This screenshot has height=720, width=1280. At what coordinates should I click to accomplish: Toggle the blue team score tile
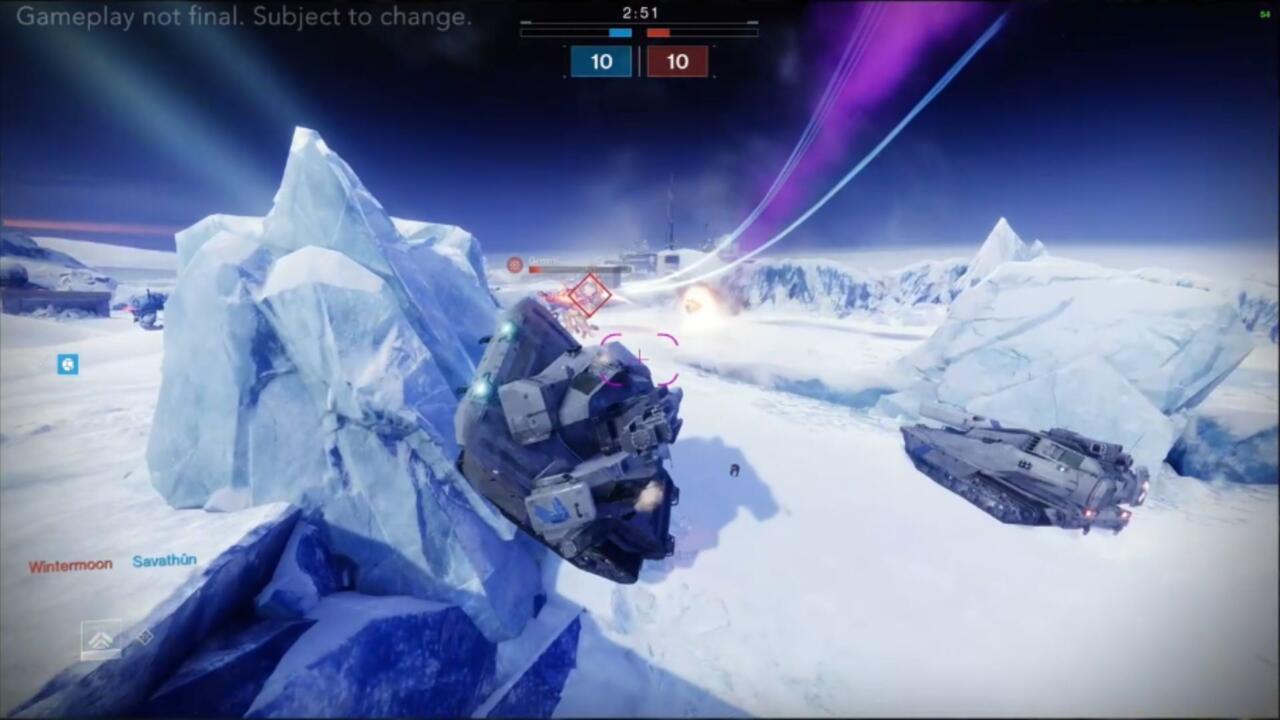point(601,61)
